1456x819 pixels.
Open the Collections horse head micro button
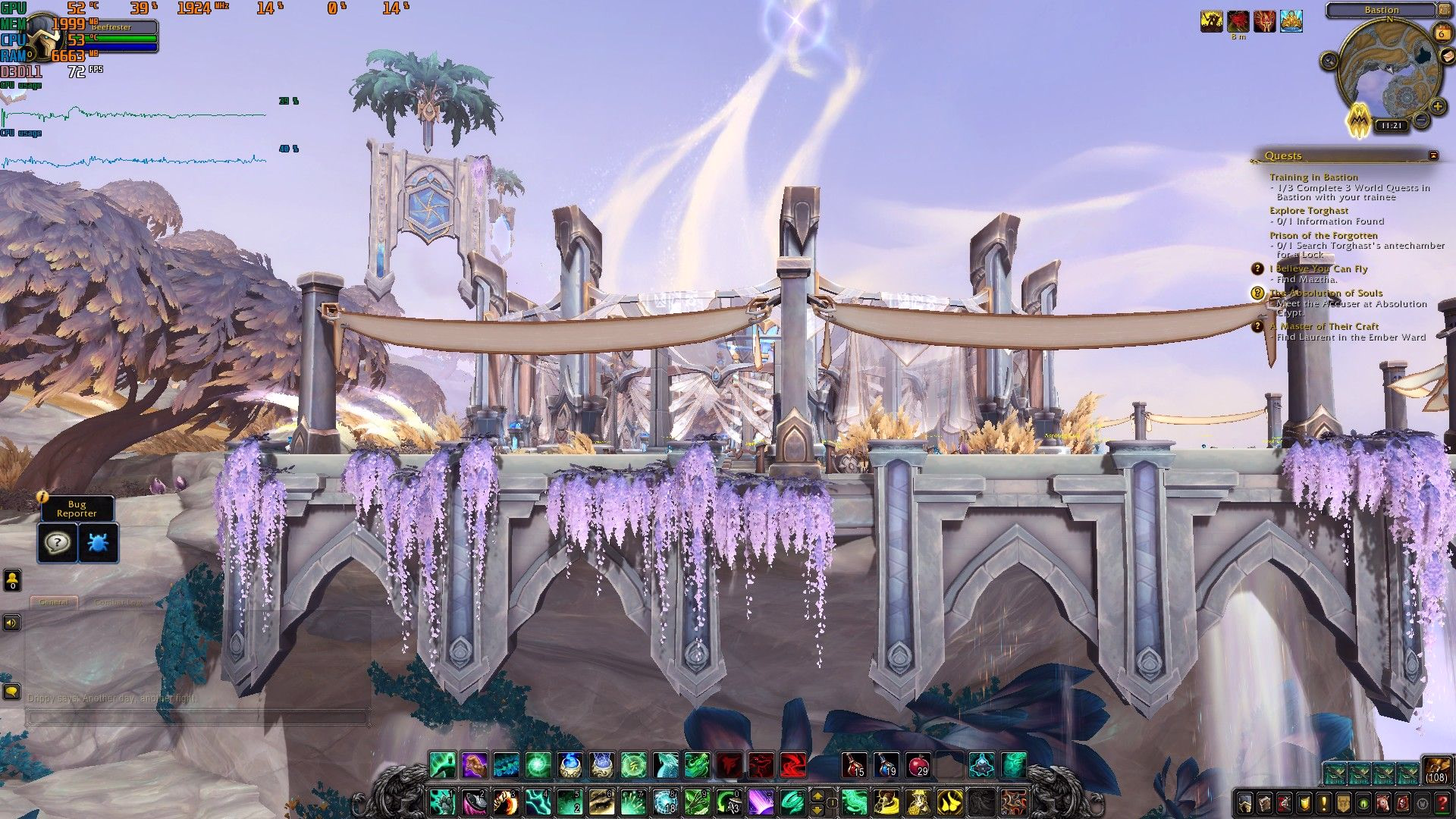coord(1383,802)
